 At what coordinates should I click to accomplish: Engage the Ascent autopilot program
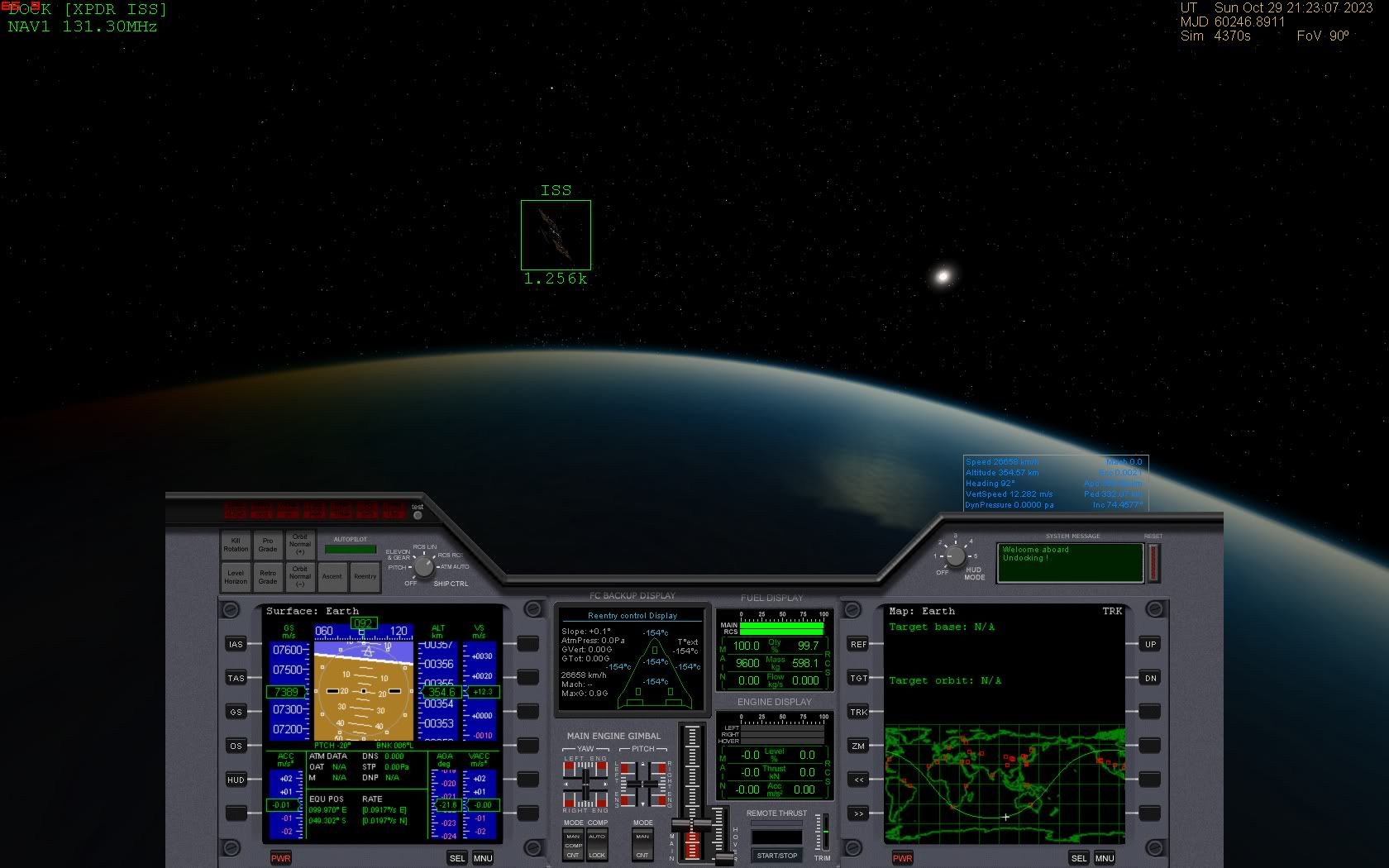[332, 576]
